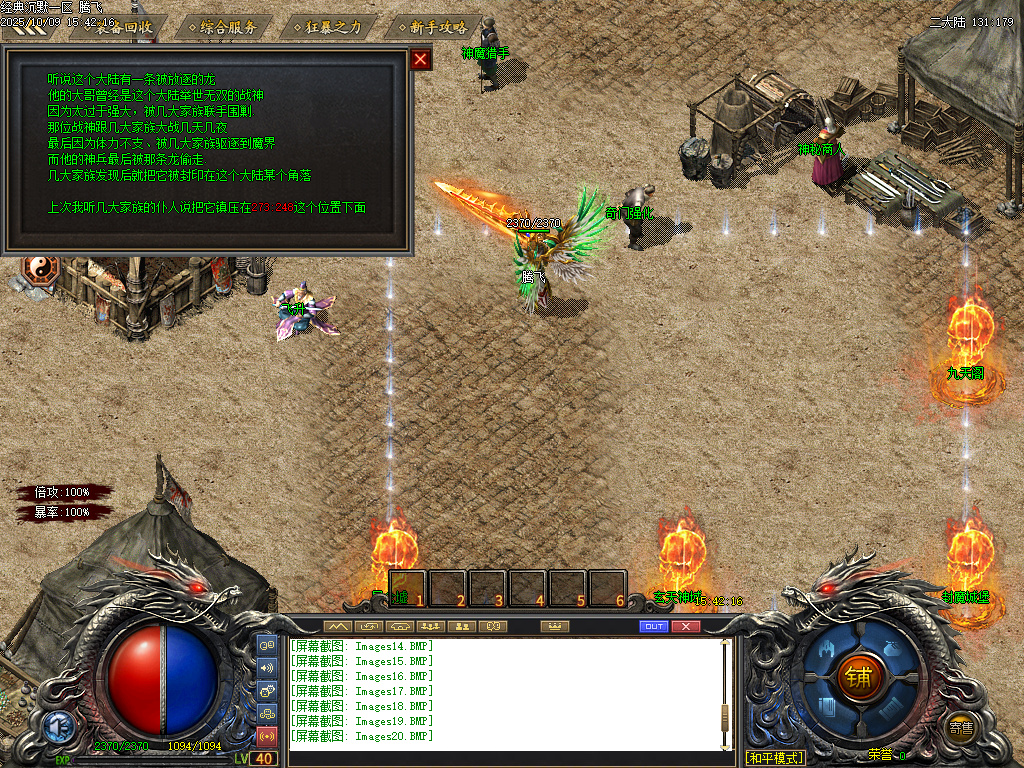Click the blue OUT button above chat
Screen dimensions: 1024x768
coord(654,626)
